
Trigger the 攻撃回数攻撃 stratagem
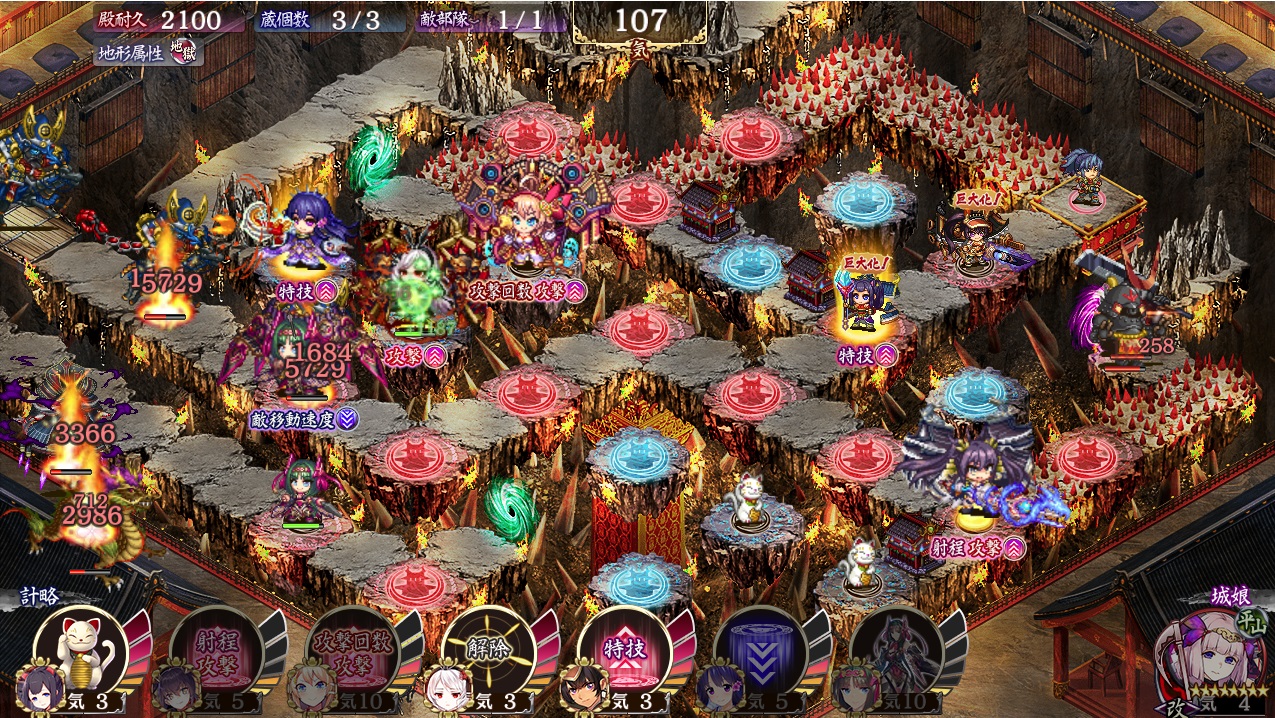352,650
